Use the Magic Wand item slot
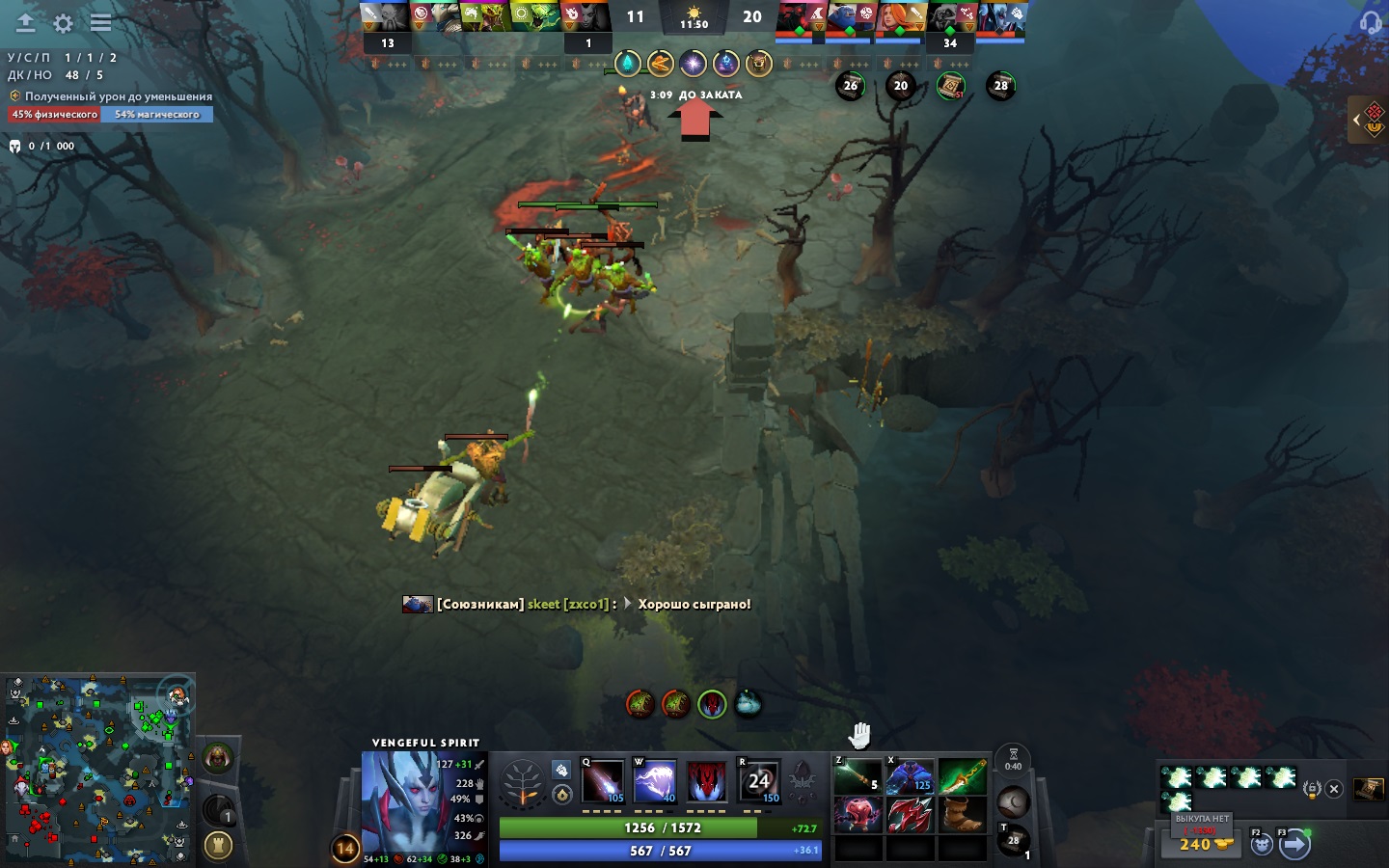 click(x=858, y=775)
